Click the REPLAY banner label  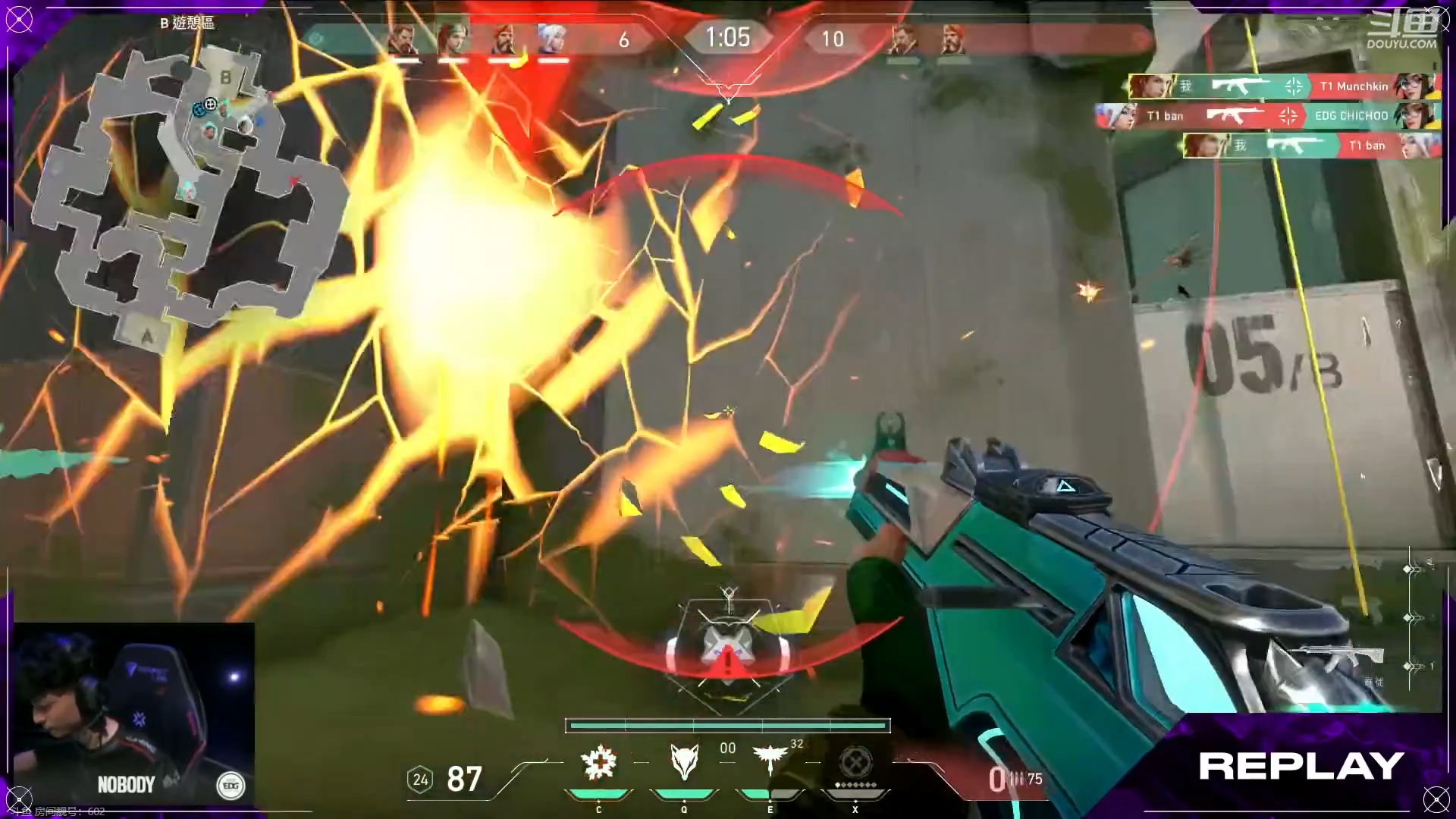(1301, 767)
